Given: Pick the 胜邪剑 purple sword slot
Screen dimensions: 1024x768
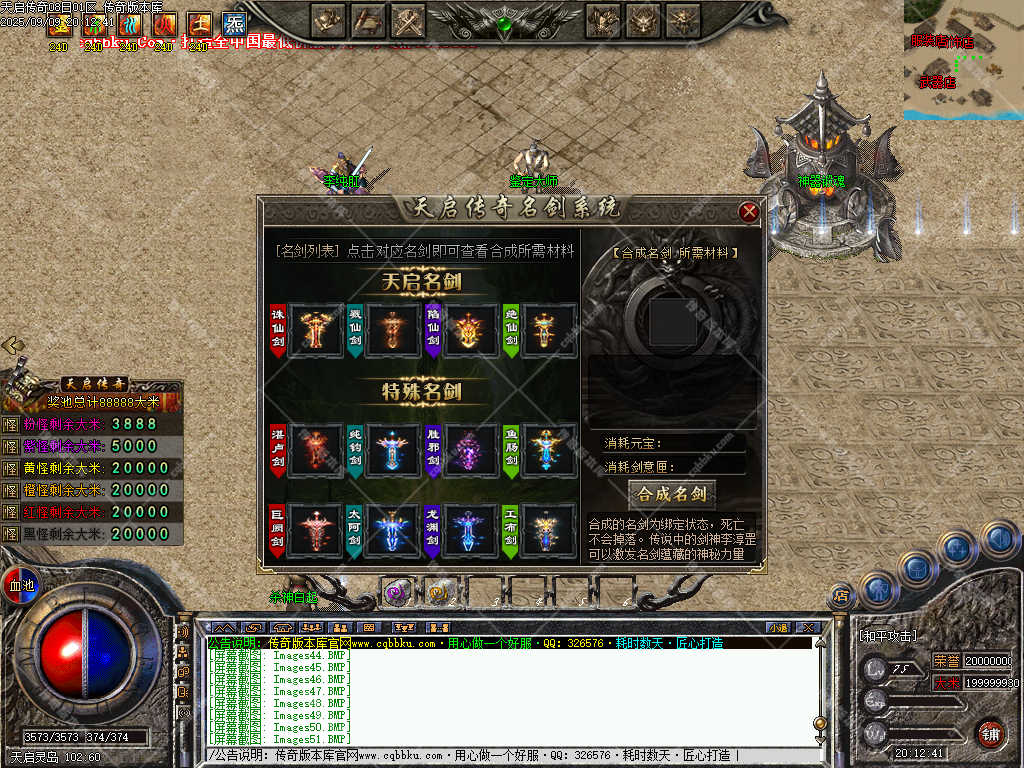Looking at the screenshot, I should click(x=470, y=448).
